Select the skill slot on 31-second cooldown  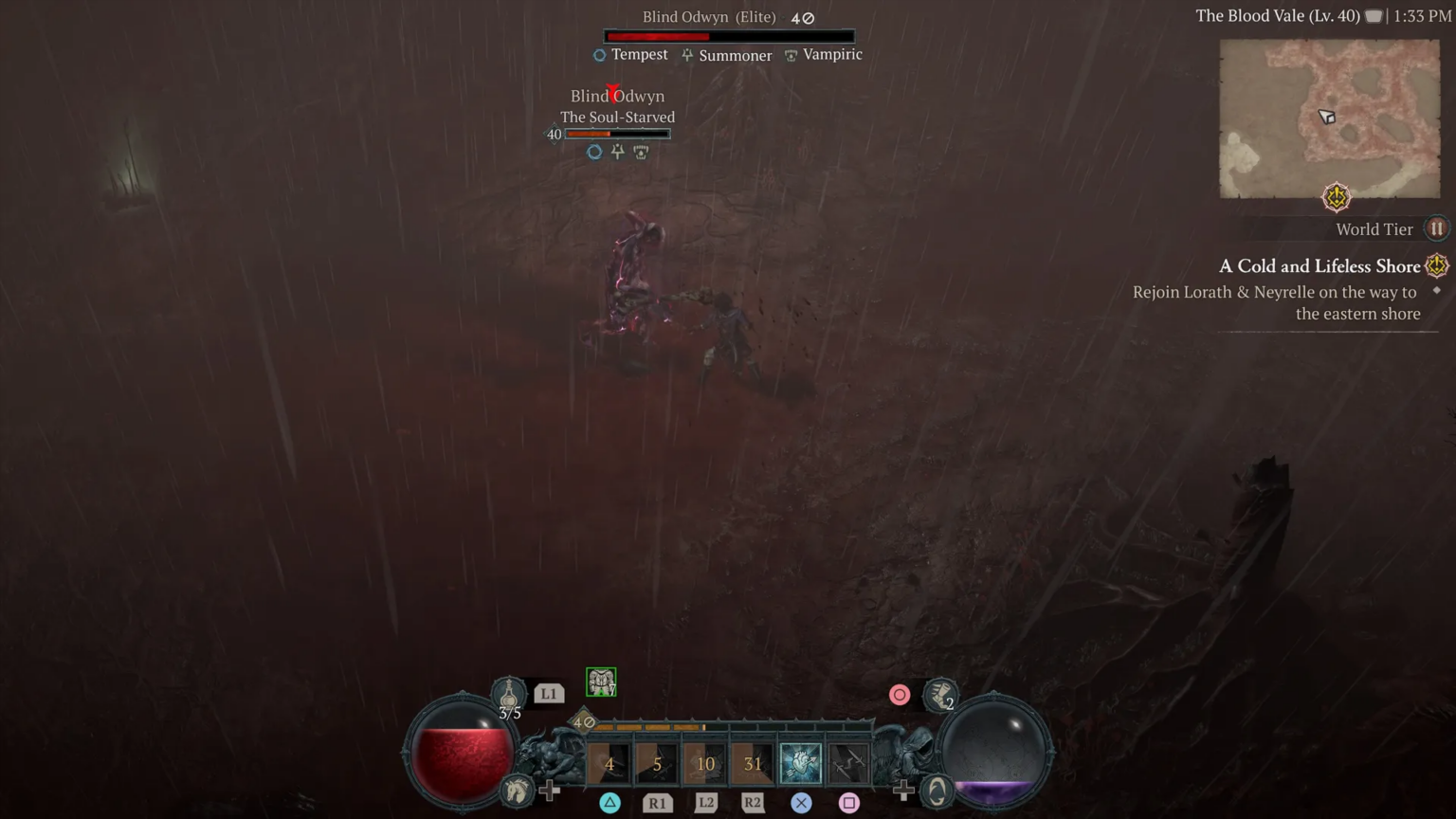[x=753, y=763]
